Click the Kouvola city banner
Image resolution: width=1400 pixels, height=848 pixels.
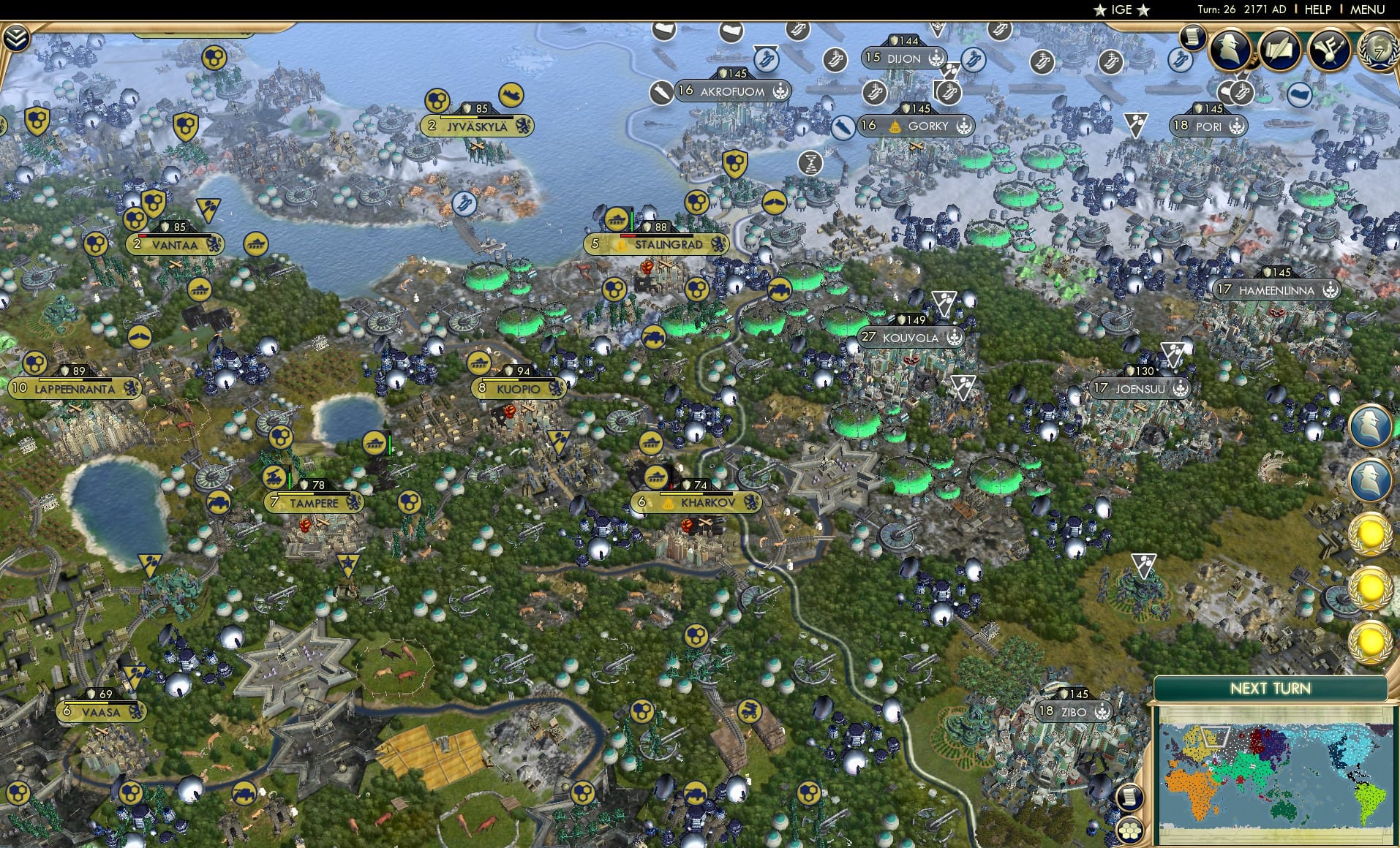point(911,338)
